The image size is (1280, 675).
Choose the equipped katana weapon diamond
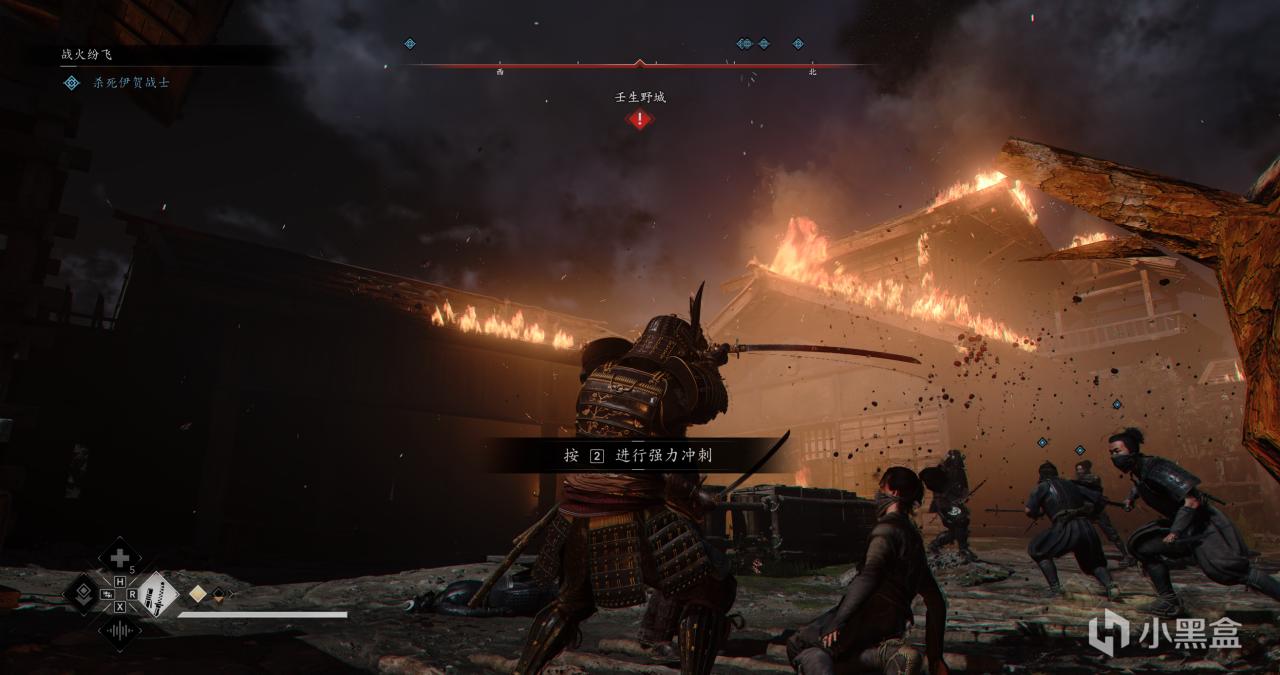(x=157, y=594)
